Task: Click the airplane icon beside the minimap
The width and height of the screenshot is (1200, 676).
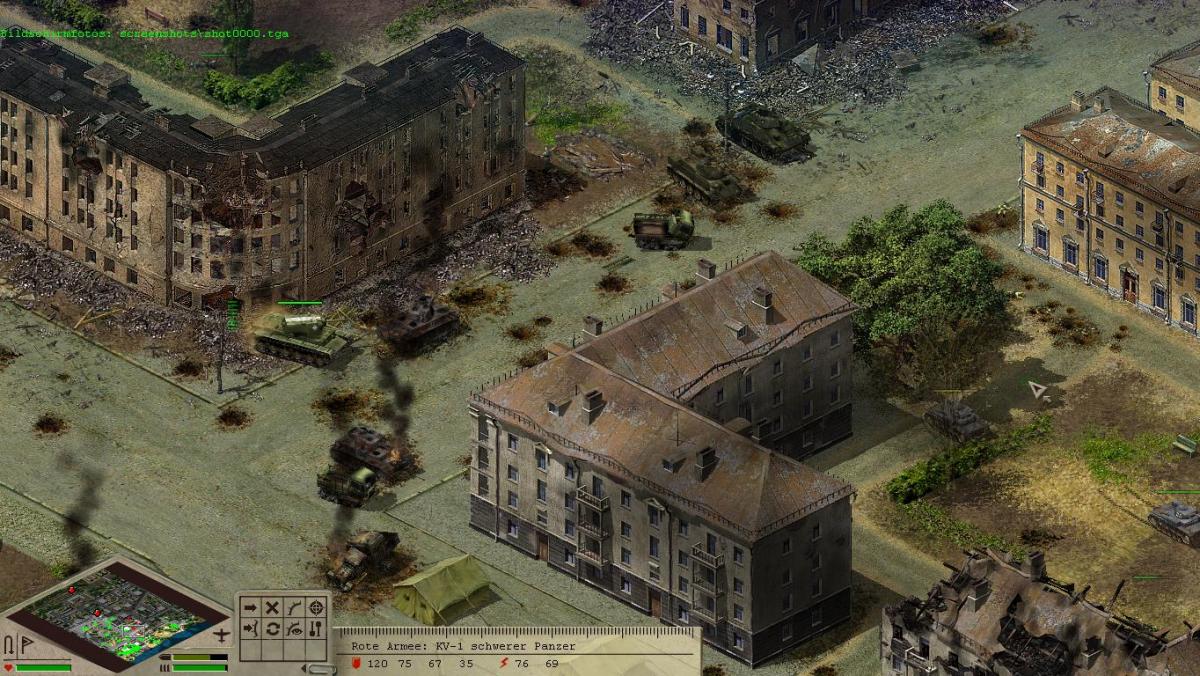Action: point(222,635)
